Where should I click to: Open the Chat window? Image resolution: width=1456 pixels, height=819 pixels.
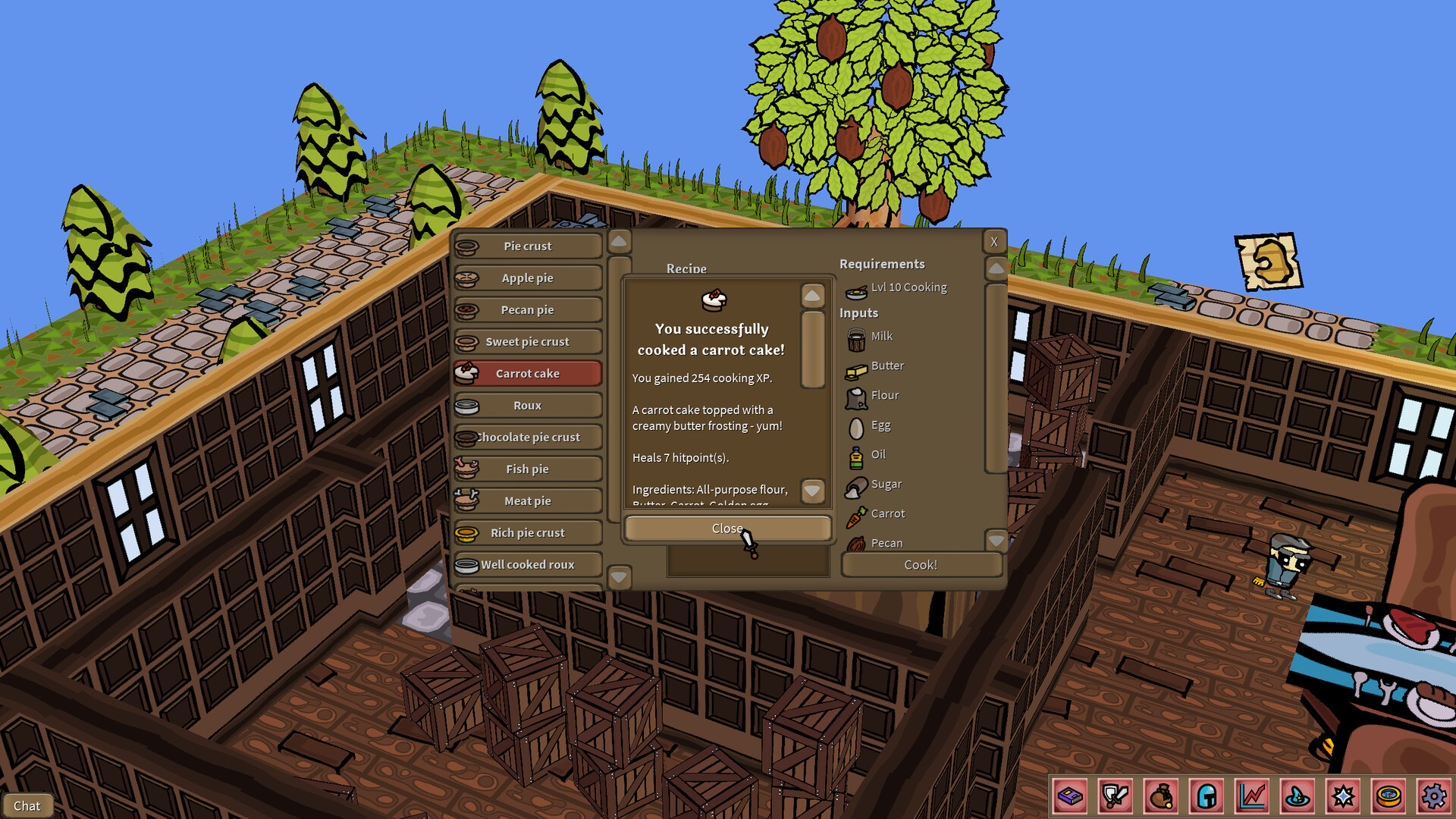click(x=28, y=805)
